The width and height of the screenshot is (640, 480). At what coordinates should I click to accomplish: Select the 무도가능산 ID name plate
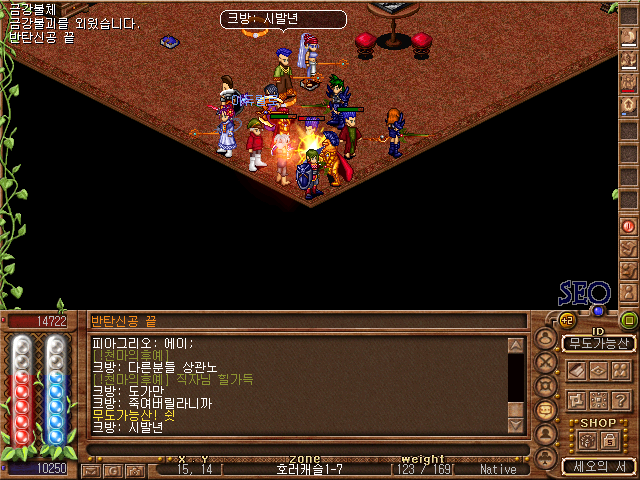(x=598, y=343)
